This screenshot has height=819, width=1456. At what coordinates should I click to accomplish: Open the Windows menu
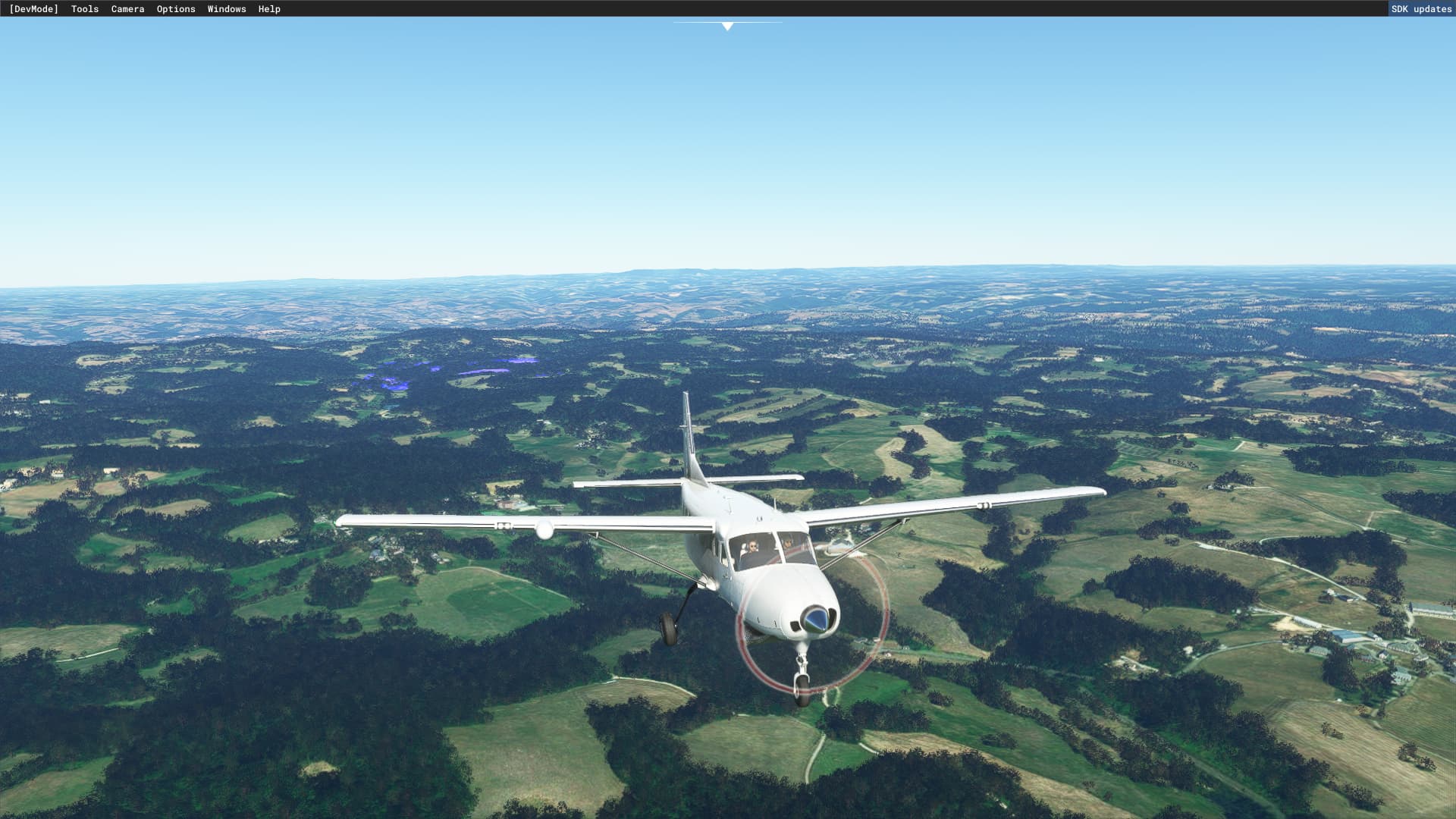coord(227,9)
